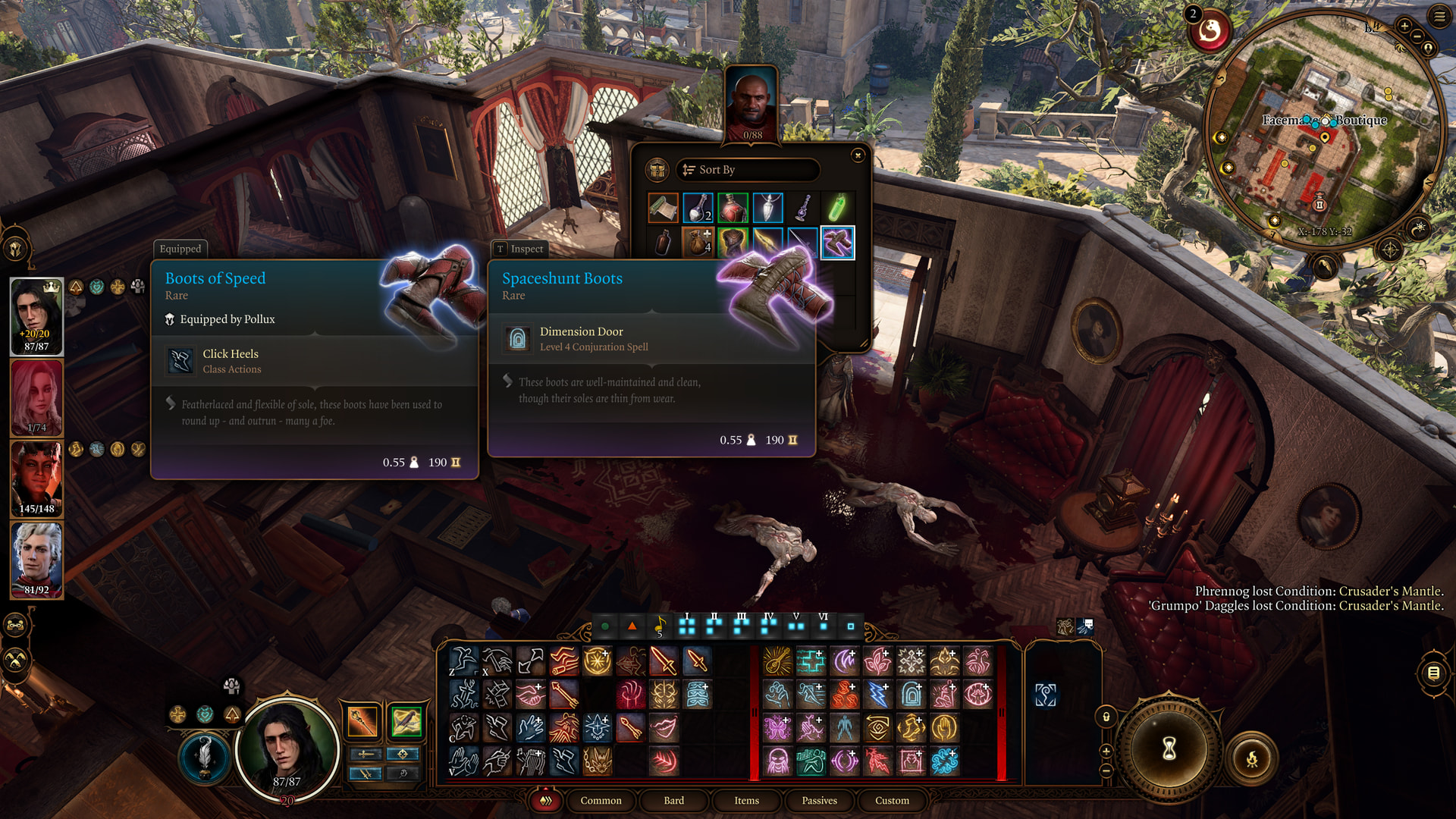This screenshot has height=819, width=1456.
Task: Close the loot container panel
Action: [x=858, y=155]
